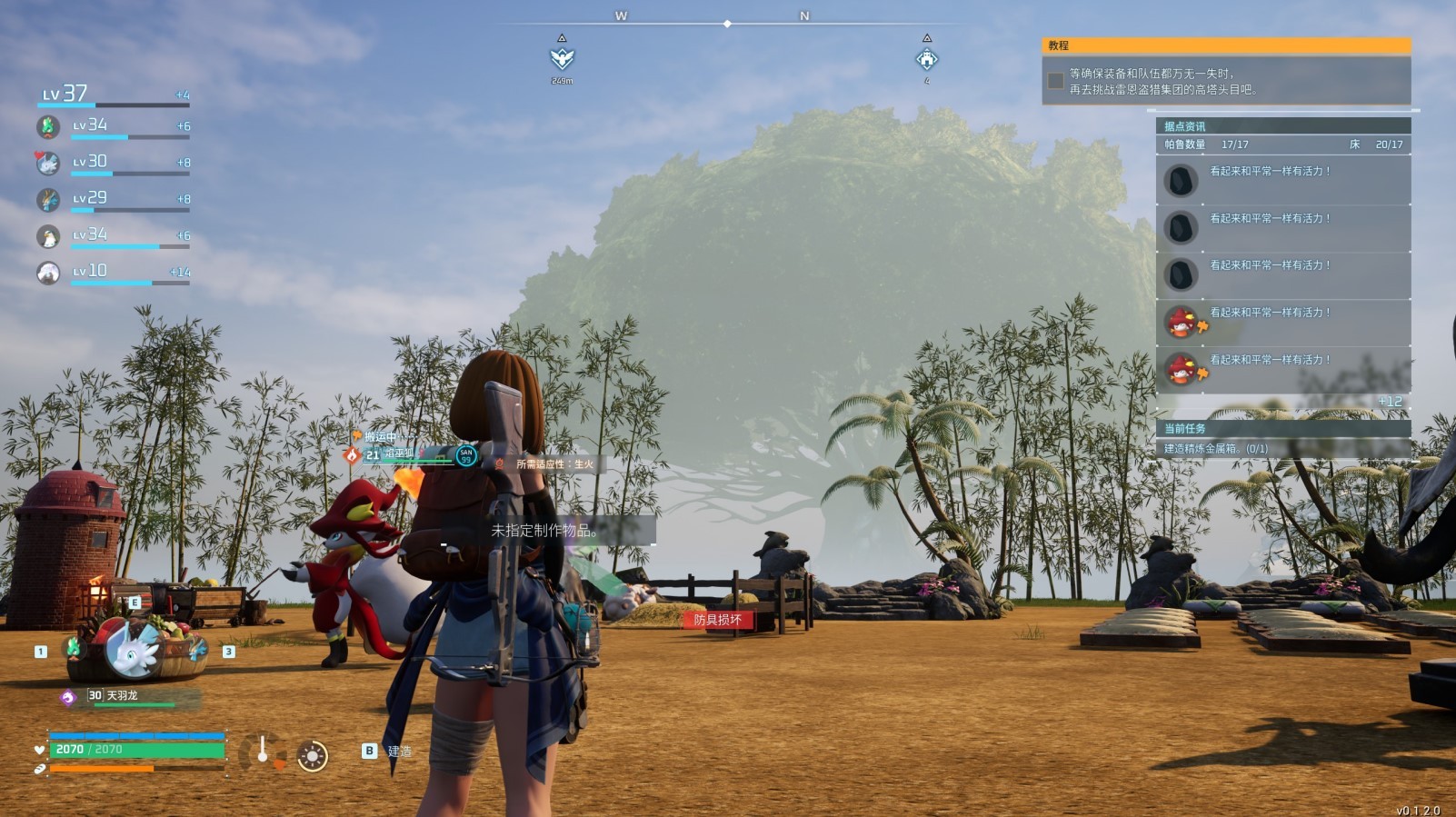Click the sun time-of-day dial

[313, 756]
